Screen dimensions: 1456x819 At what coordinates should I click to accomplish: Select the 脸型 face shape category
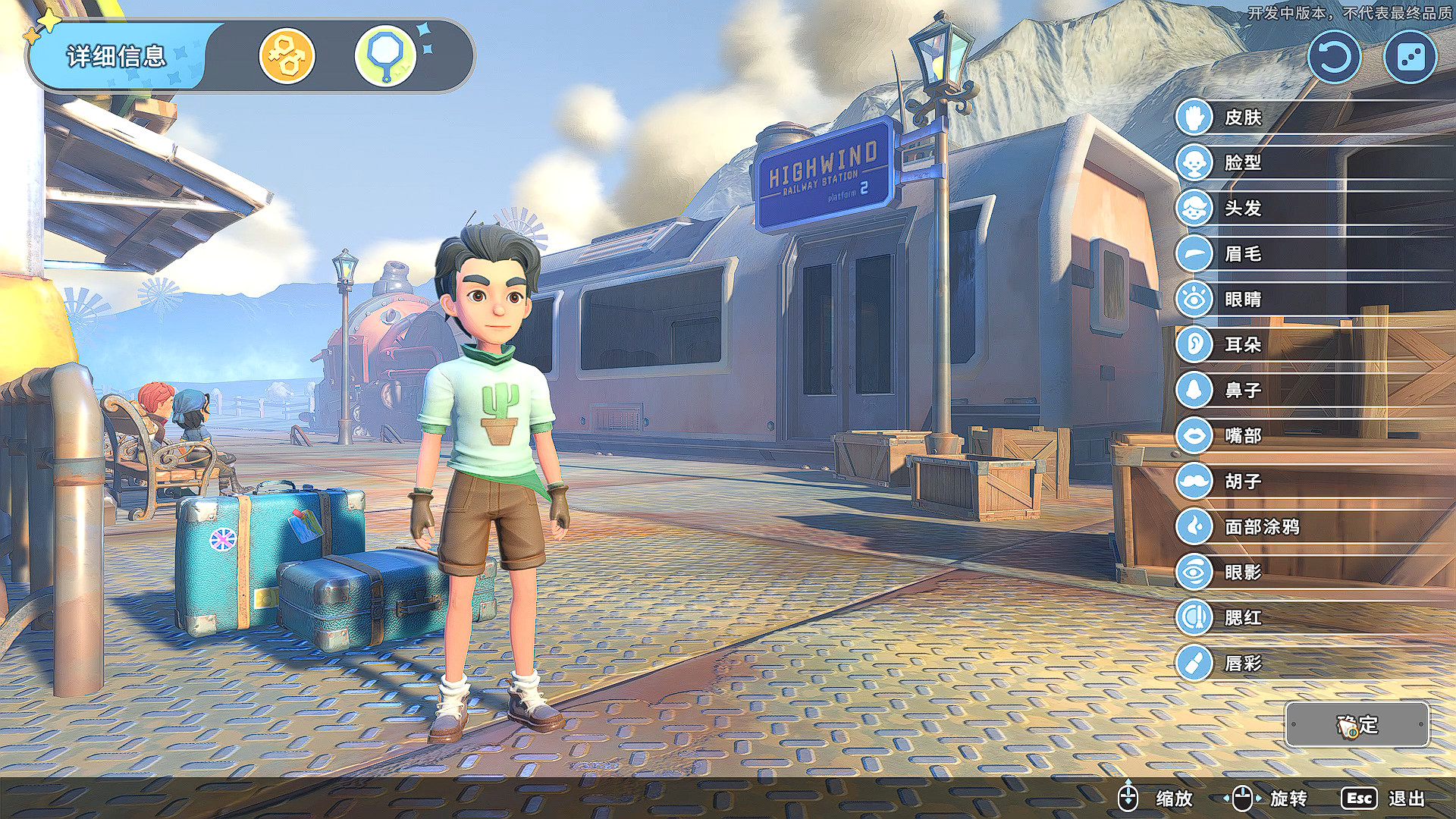[1242, 162]
